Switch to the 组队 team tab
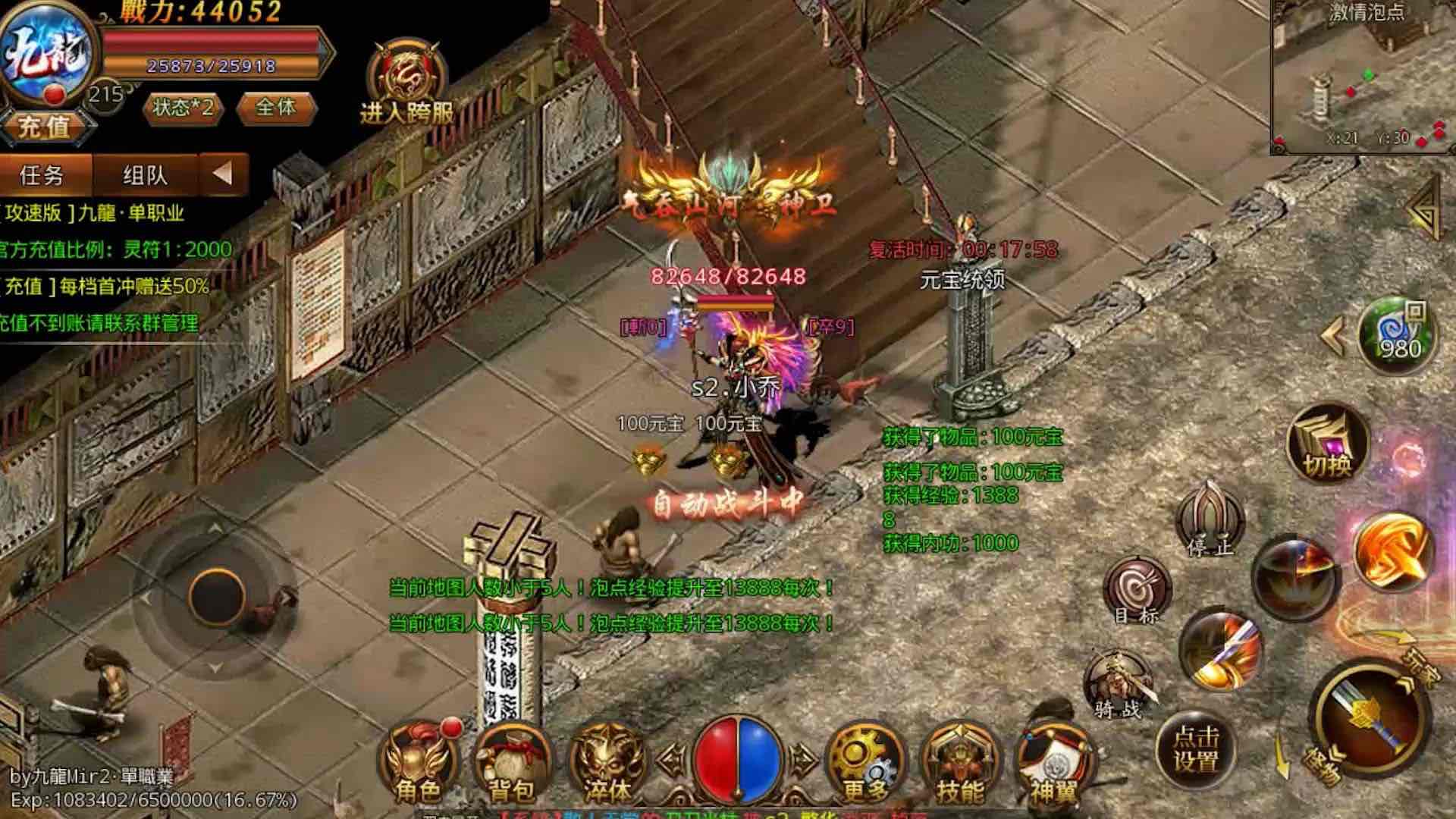Viewport: 1456px width, 819px height. [145, 175]
